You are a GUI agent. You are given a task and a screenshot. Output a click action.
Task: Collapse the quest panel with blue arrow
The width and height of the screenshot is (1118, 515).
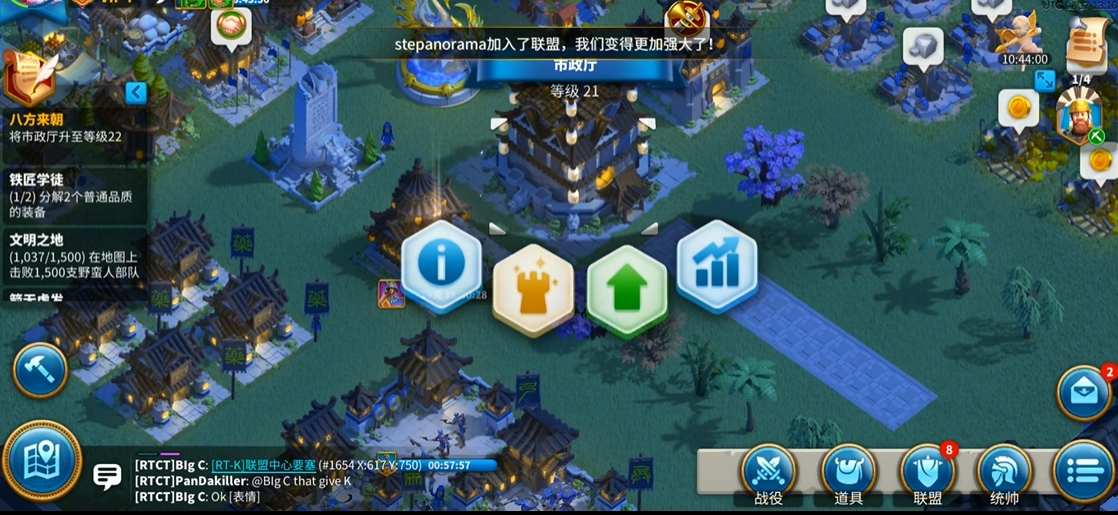136,93
